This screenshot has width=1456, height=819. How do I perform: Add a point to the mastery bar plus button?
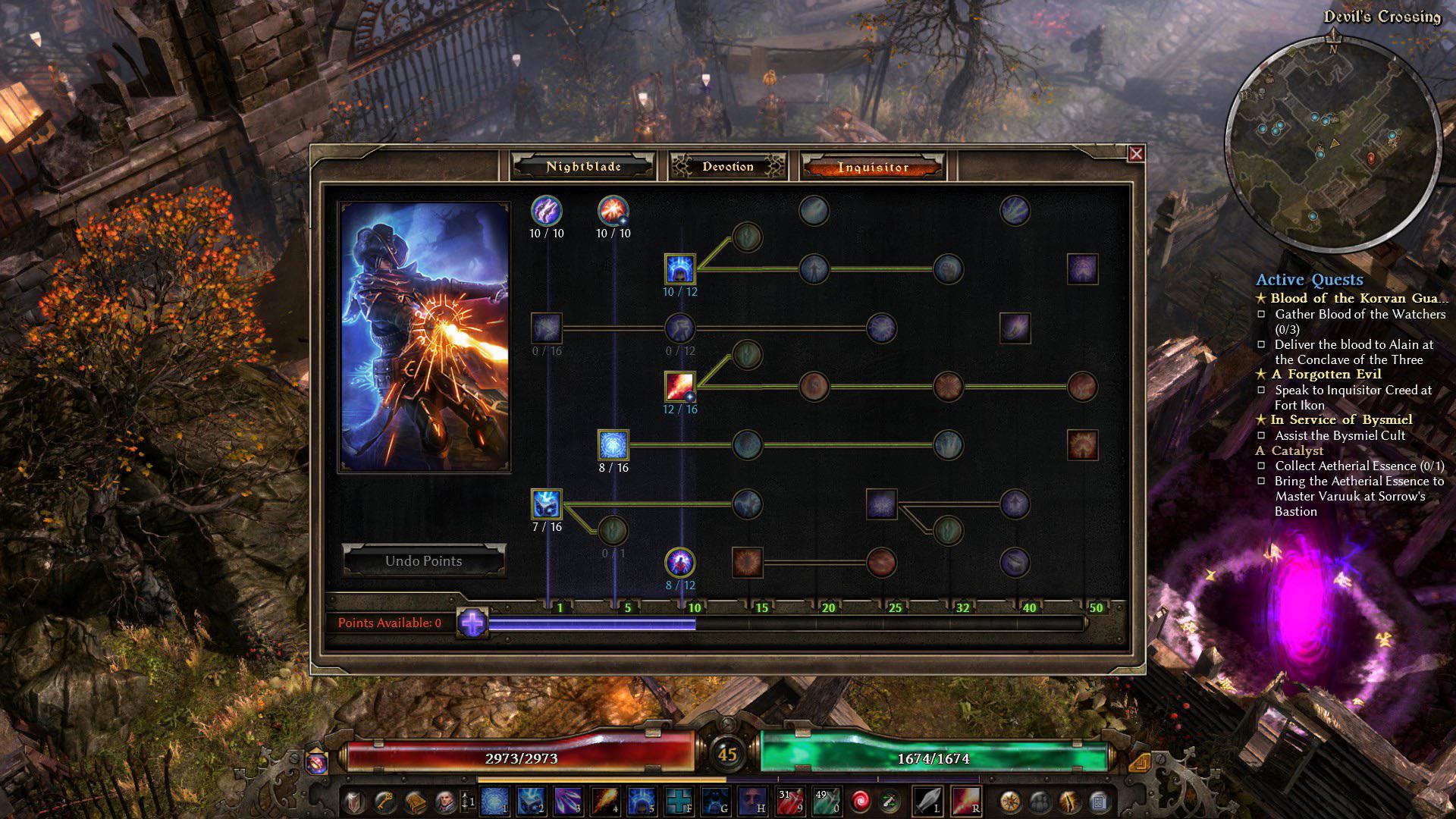click(x=472, y=623)
